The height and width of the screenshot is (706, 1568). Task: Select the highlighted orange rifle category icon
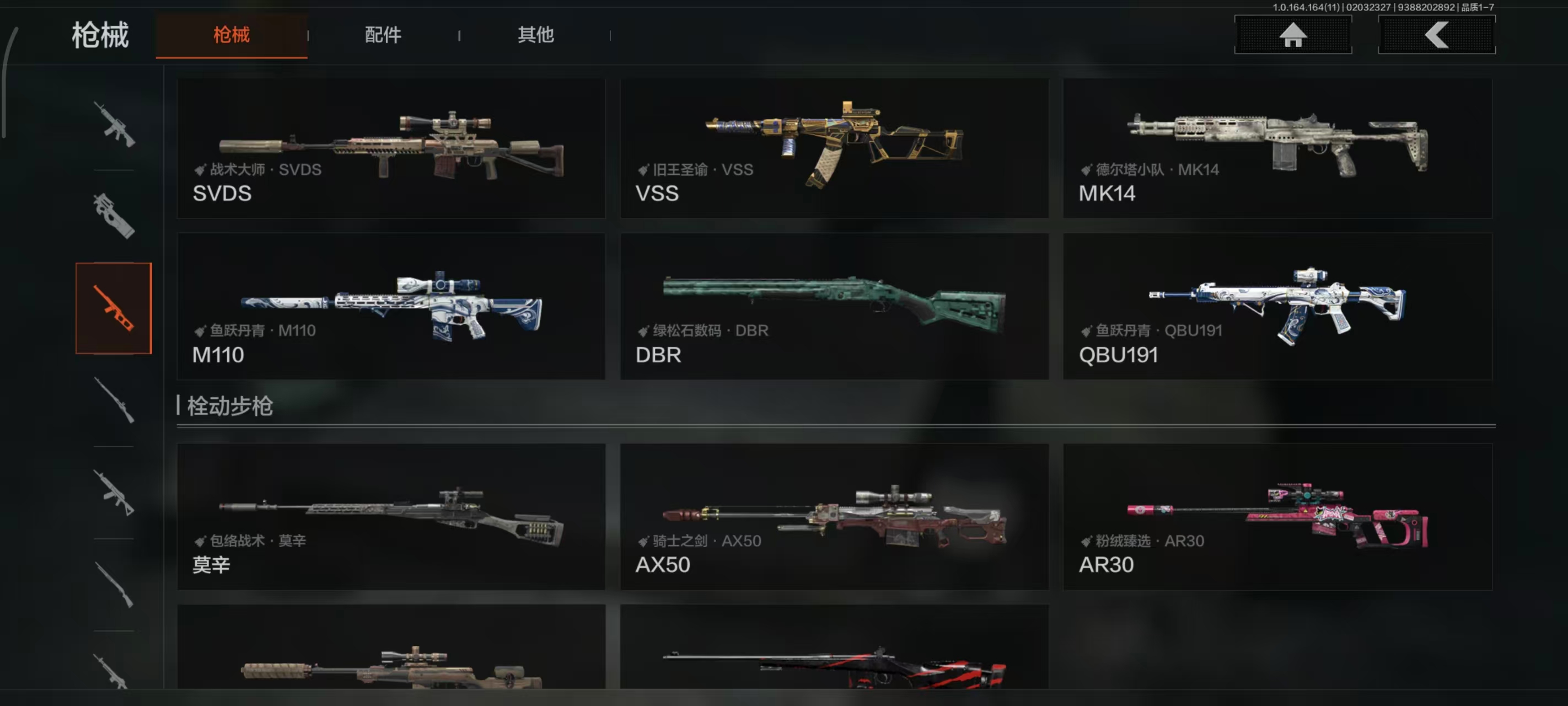(113, 308)
